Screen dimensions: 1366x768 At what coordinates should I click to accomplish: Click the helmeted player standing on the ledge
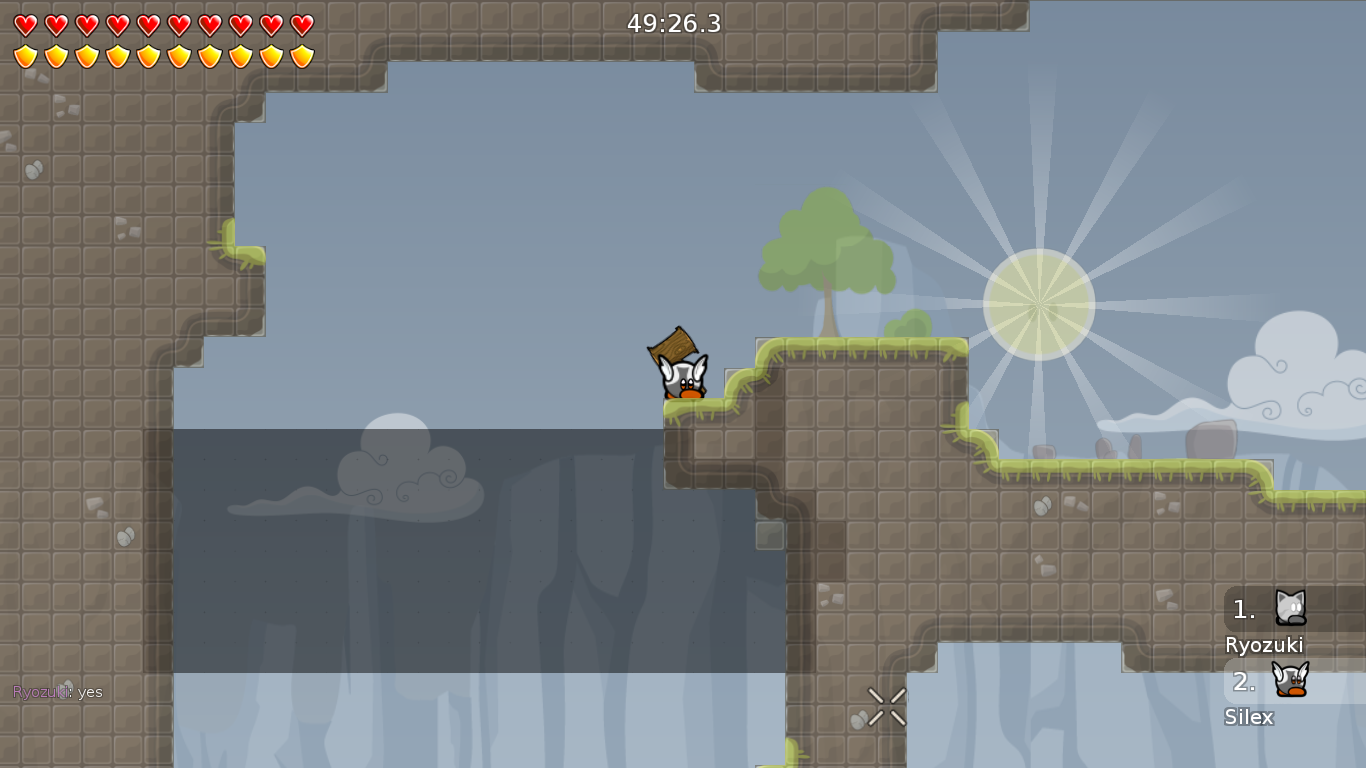pyautogui.click(x=683, y=380)
